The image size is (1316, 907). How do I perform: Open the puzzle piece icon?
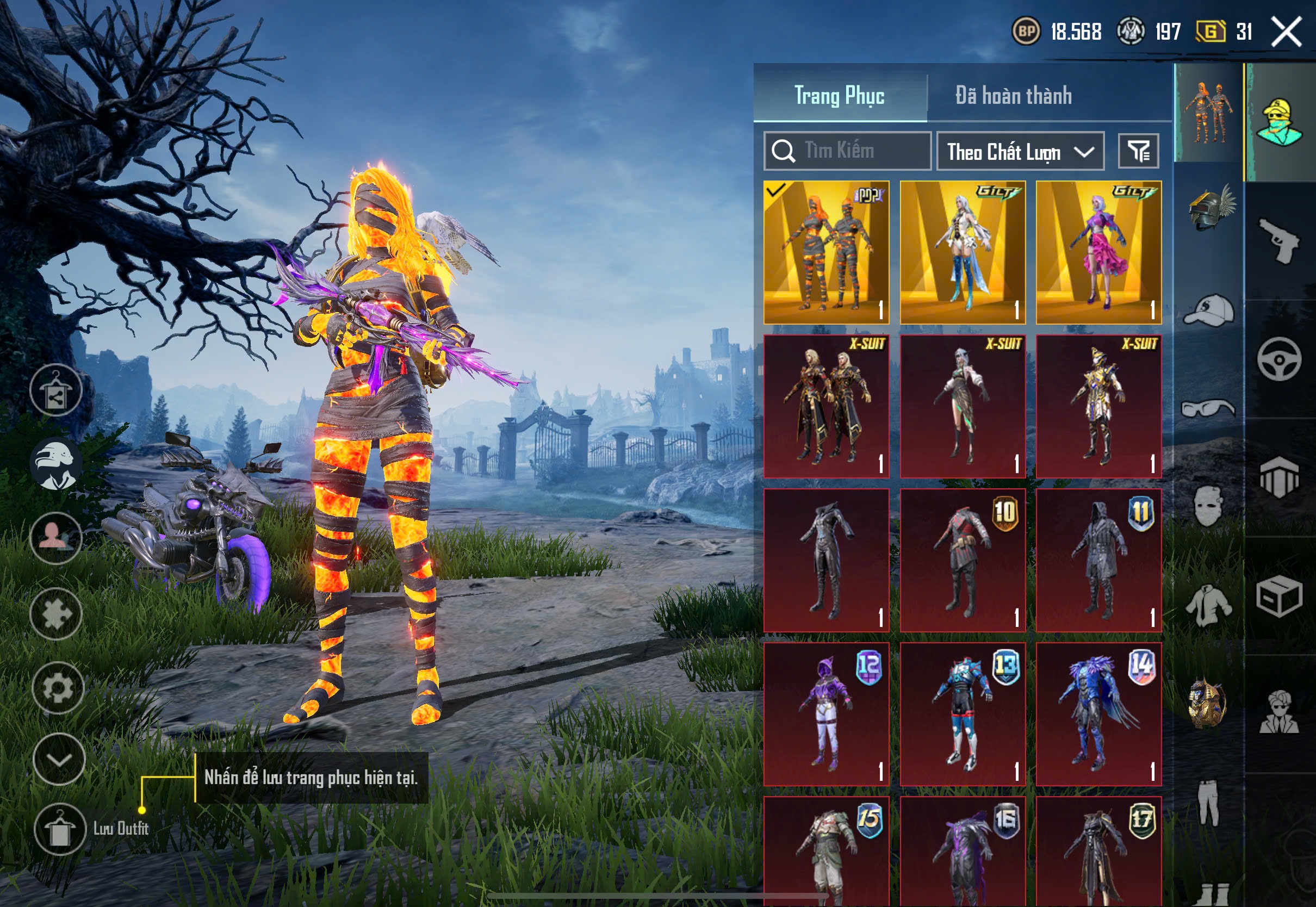point(56,614)
